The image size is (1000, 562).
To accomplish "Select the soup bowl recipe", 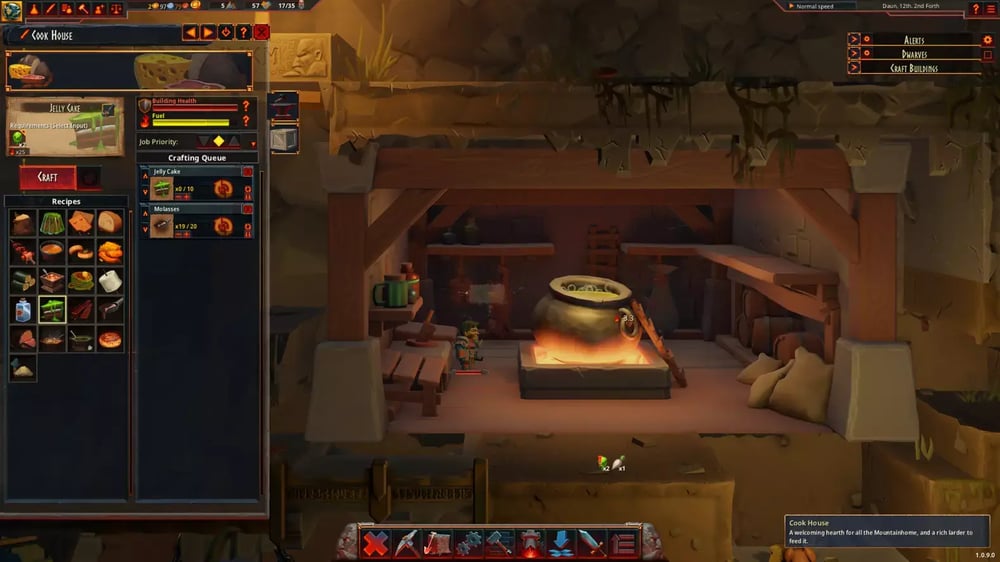I will pos(52,252).
